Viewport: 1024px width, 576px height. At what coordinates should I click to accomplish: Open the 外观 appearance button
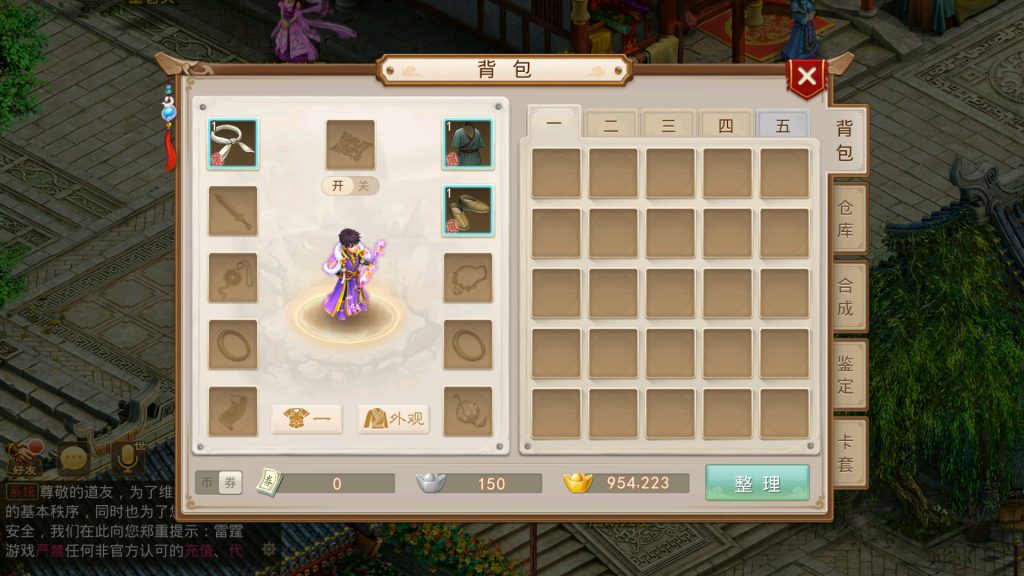(x=393, y=419)
